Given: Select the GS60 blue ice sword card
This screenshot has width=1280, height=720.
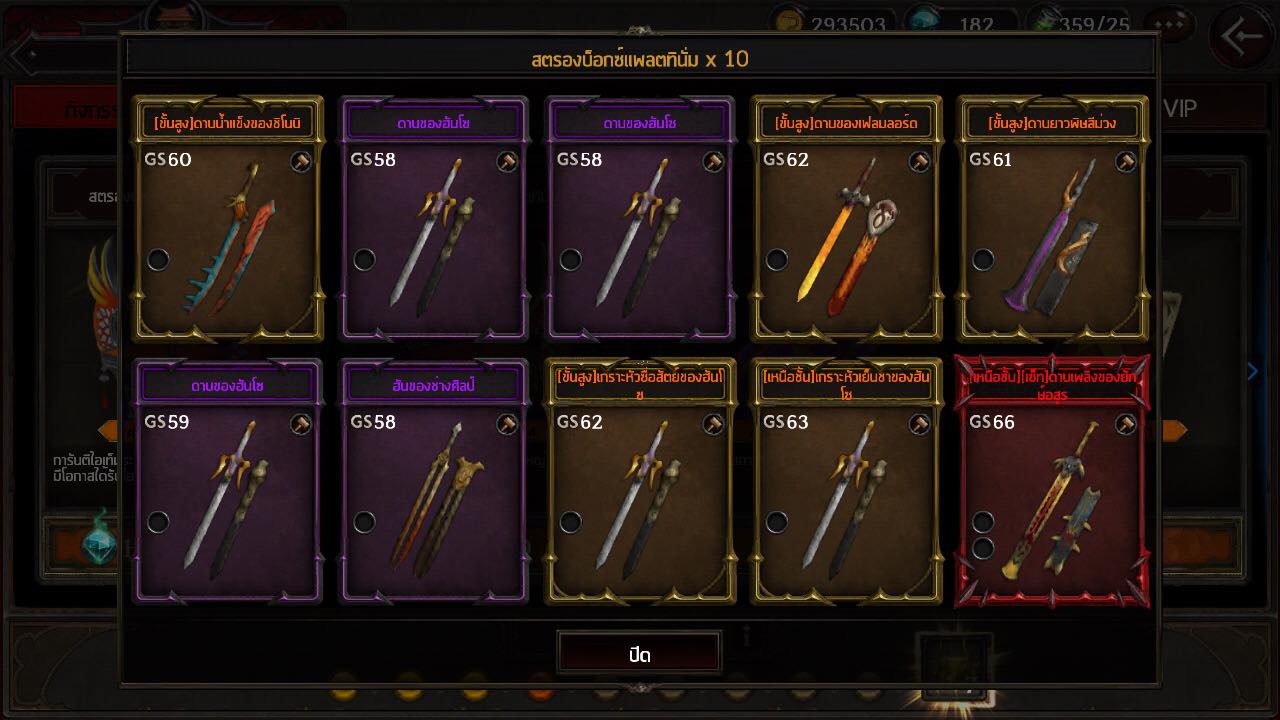Looking at the screenshot, I should coord(228,220).
